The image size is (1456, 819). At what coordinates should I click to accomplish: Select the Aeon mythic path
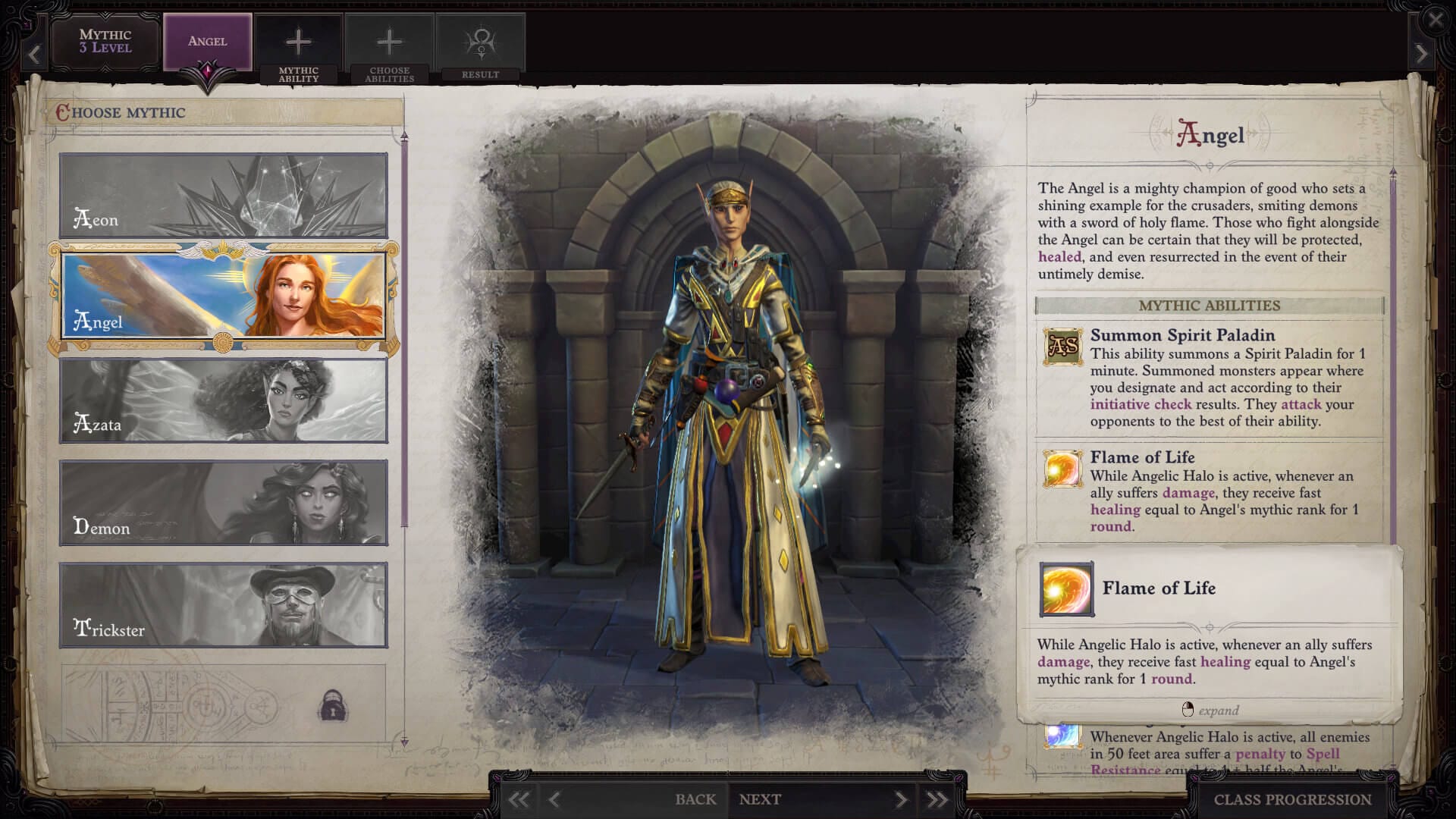pos(224,196)
